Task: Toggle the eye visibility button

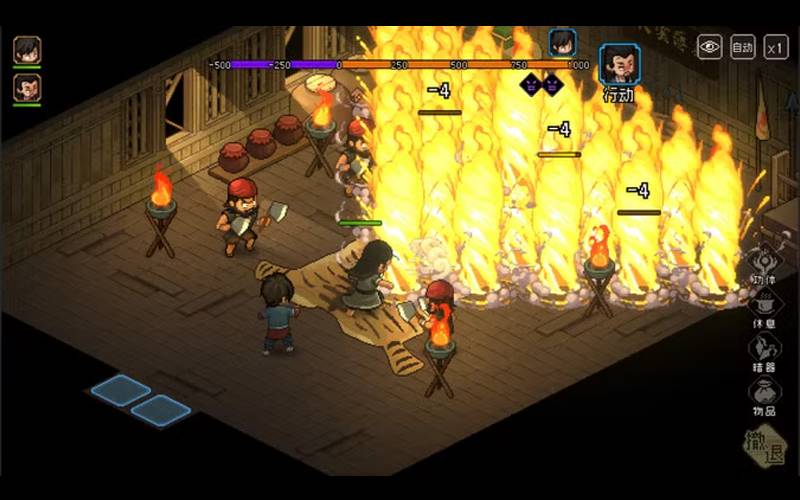Action: point(709,46)
